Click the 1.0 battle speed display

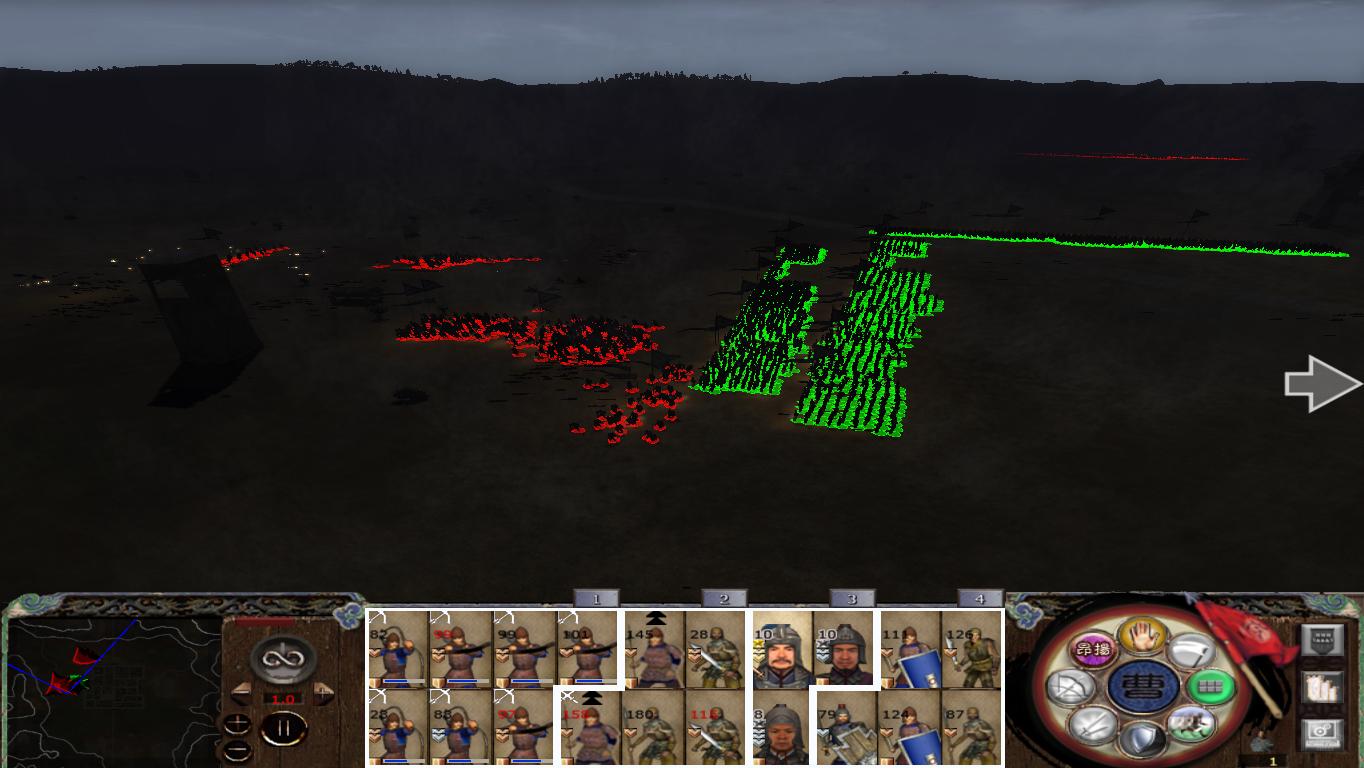(283, 698)
